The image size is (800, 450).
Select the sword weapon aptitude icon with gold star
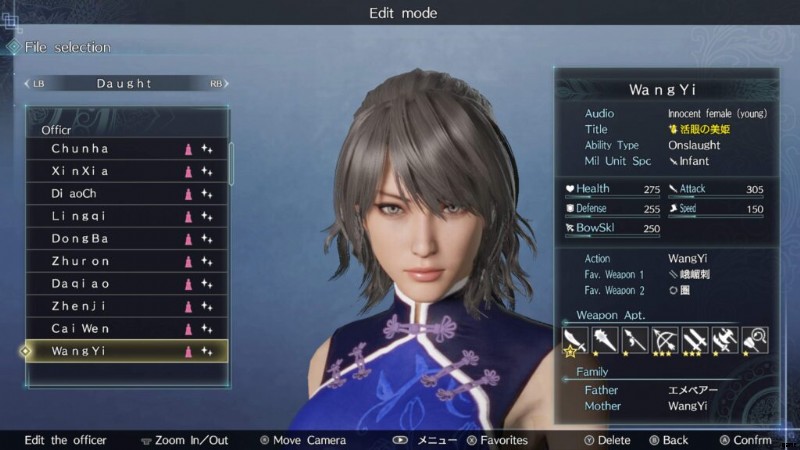tap(574, 341)
